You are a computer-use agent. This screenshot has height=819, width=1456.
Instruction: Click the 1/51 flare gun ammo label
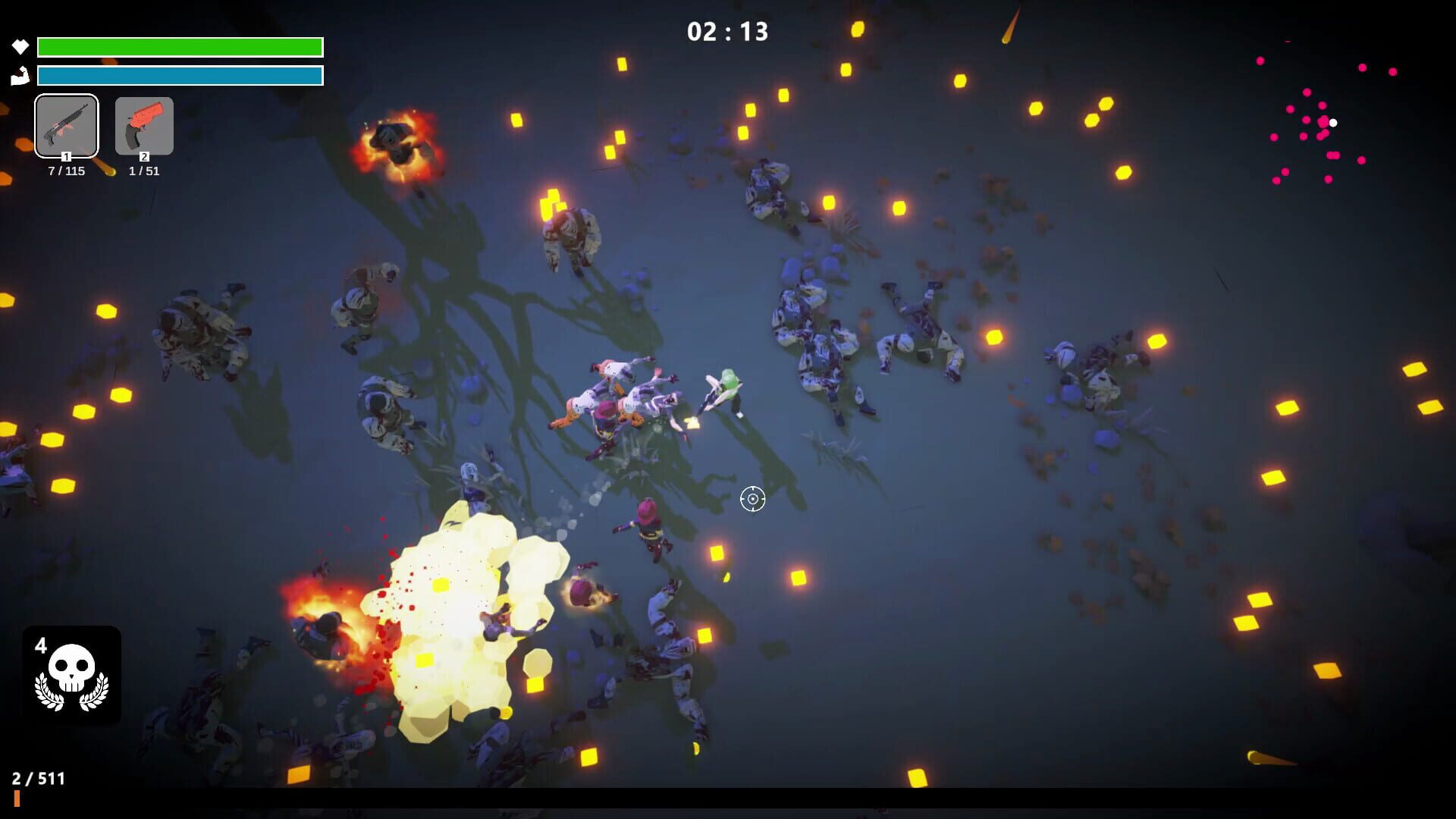tap(143, 171)
